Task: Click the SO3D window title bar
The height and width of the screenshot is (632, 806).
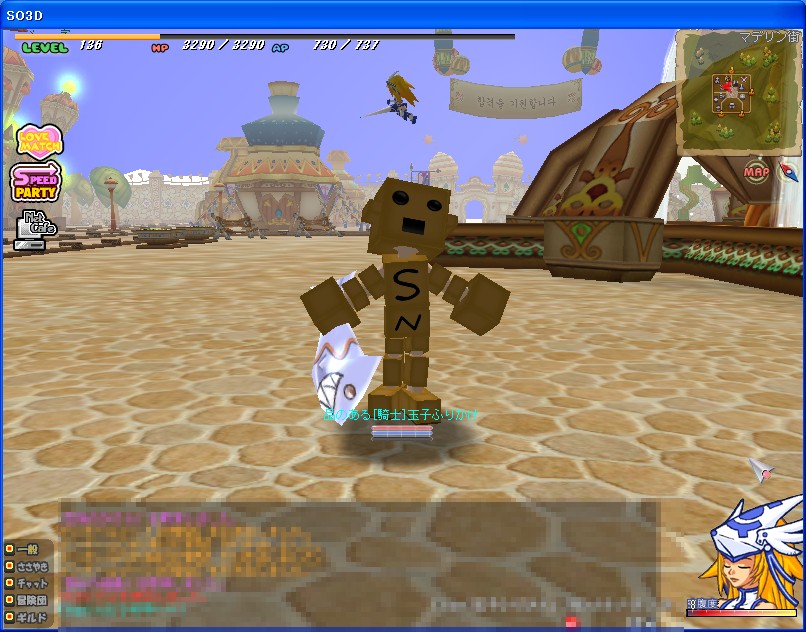Action: 400,14
